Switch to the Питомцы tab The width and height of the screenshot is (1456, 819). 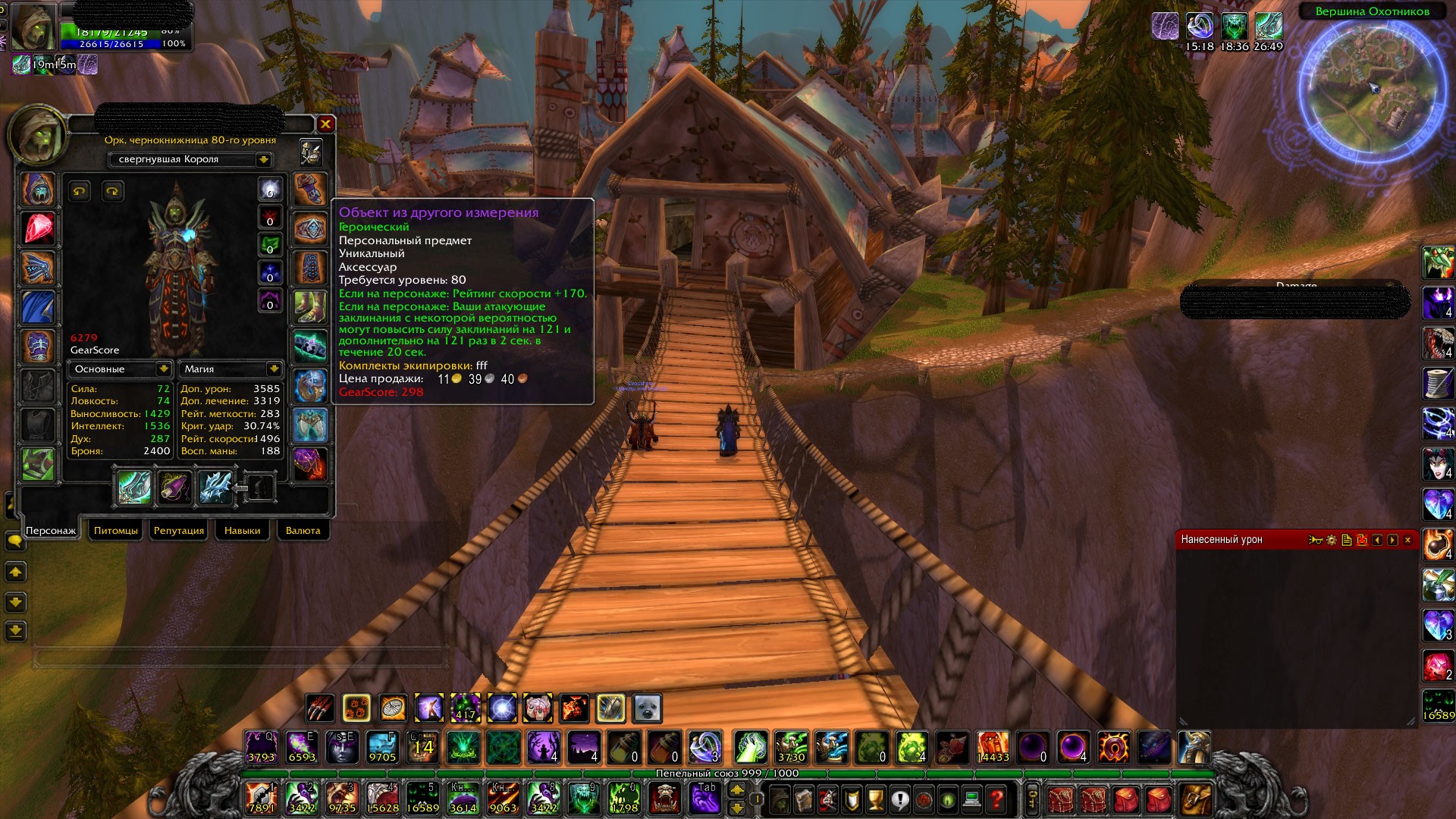point(116,530)
